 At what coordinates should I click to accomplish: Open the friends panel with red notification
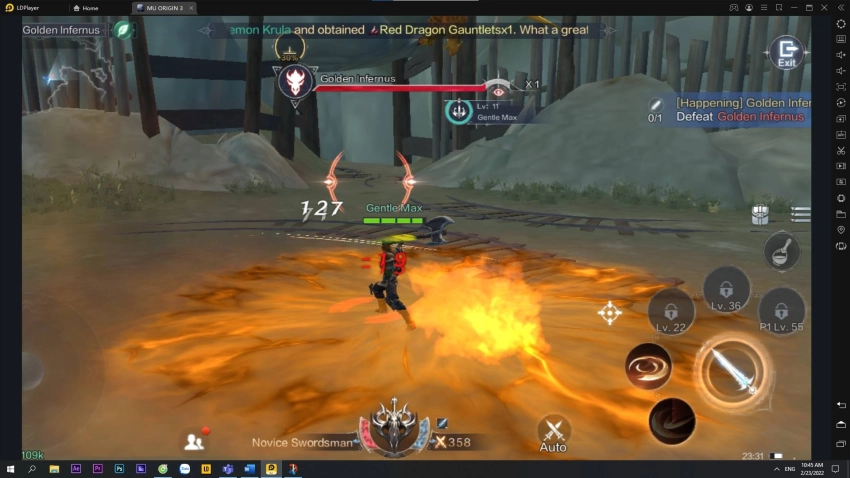[x=195, y=440]
